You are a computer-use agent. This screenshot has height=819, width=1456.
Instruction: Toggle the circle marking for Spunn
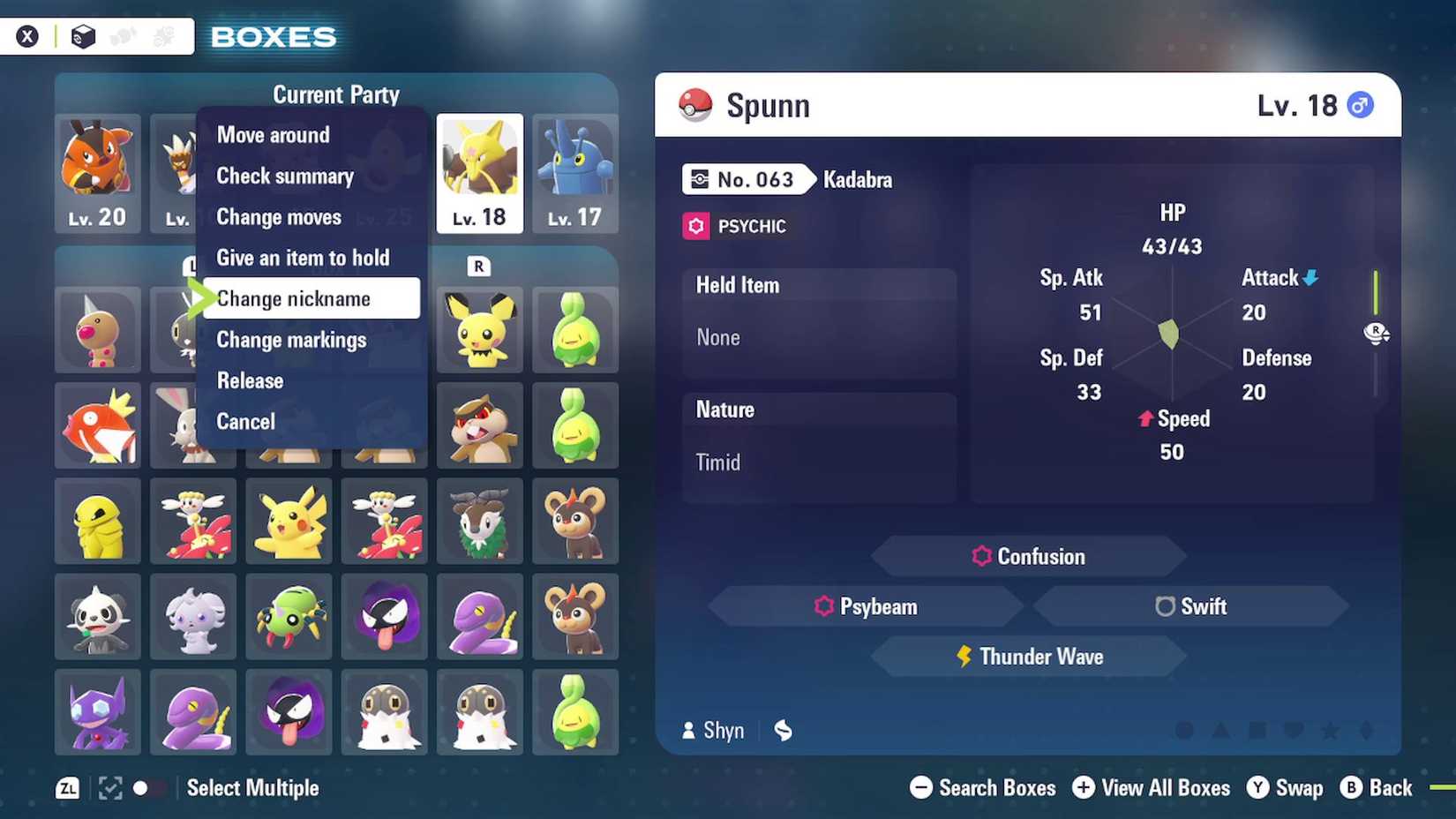pos(1182,730)
